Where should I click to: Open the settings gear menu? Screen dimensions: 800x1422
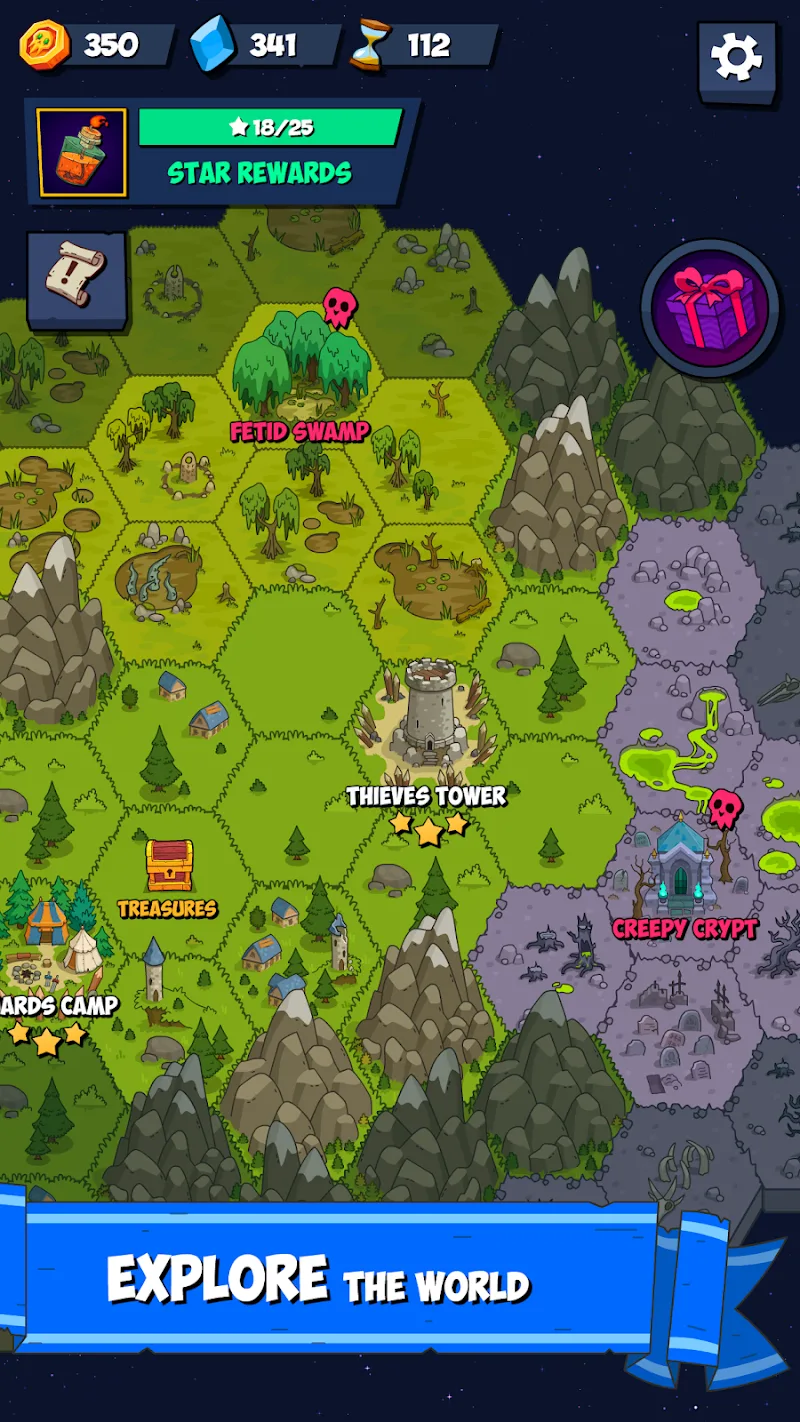737,58
